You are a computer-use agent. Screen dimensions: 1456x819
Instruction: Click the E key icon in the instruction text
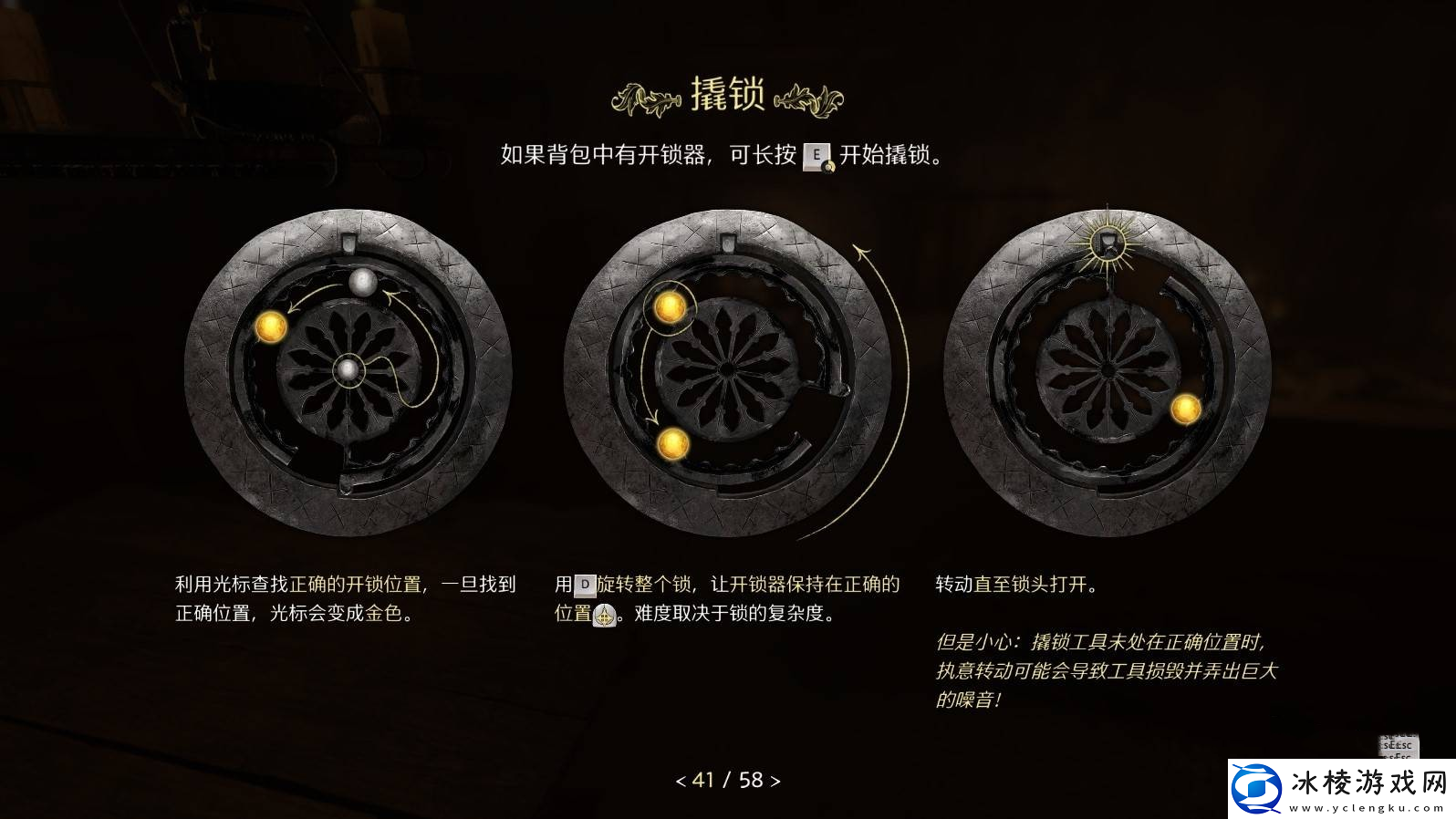tap(815, 157)
